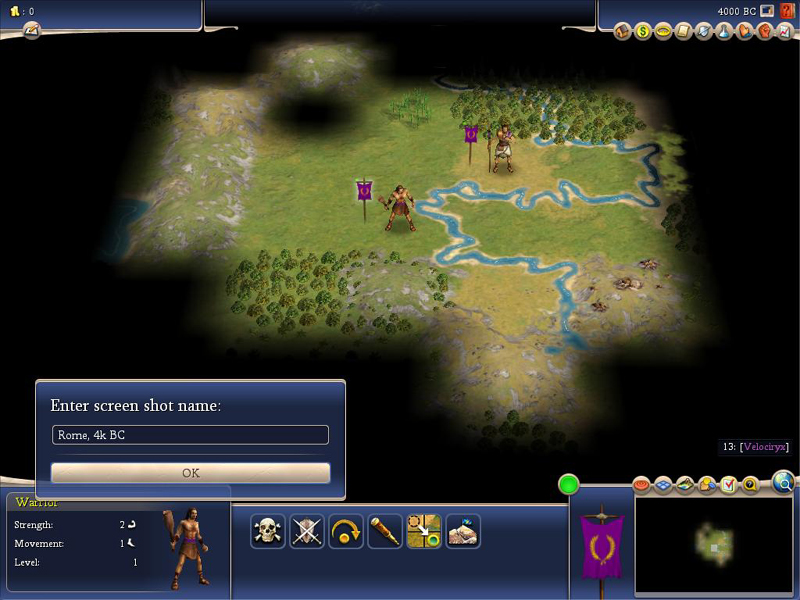End the turn with the green button

(569, 485)
